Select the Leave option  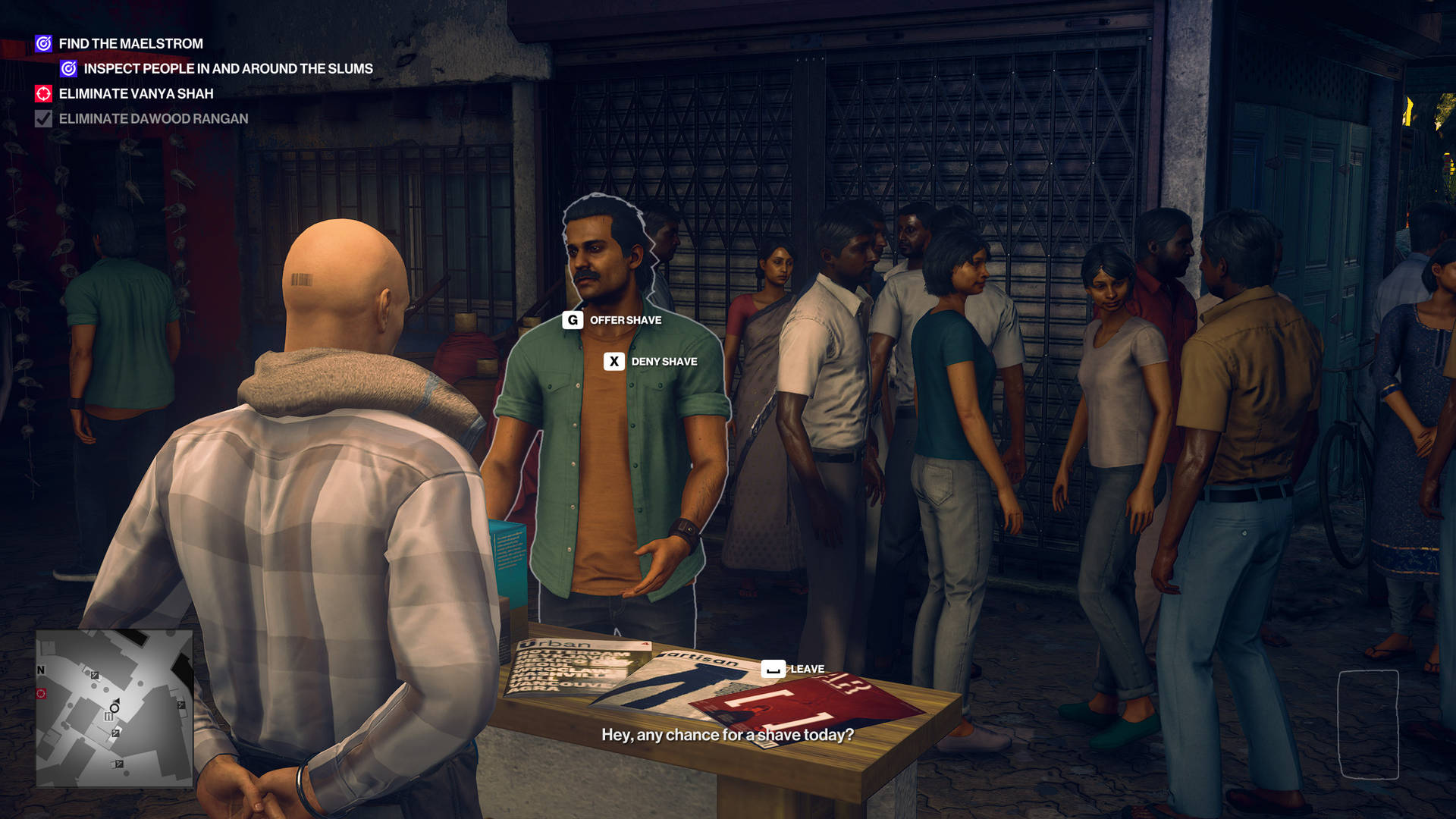click(806, 669)
